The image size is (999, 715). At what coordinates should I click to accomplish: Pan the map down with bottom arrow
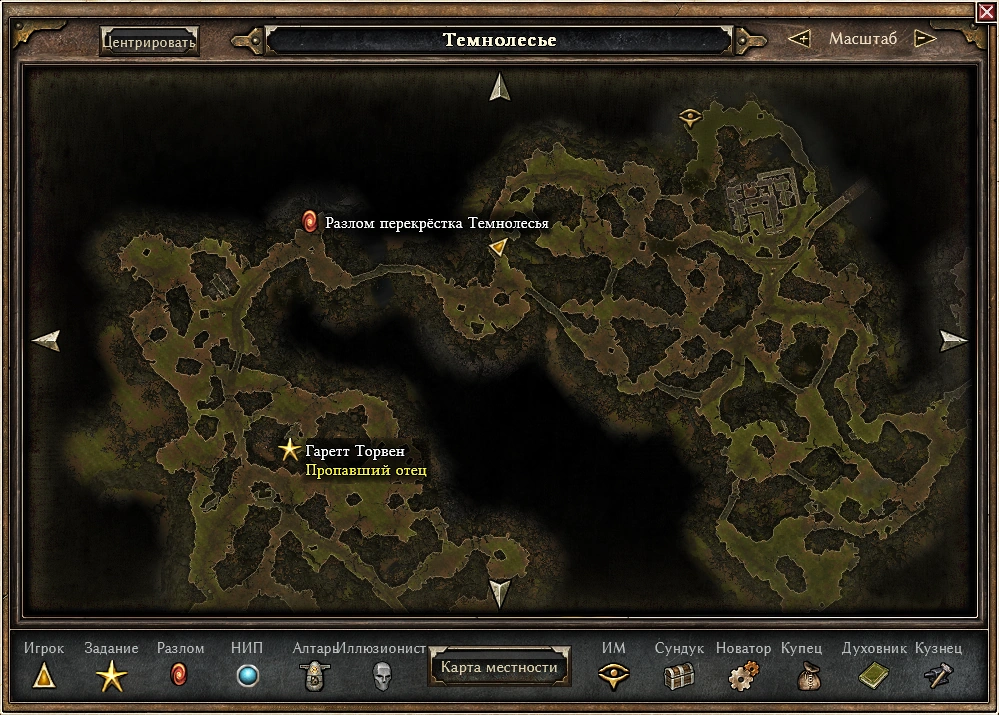(x=500, y=593)
